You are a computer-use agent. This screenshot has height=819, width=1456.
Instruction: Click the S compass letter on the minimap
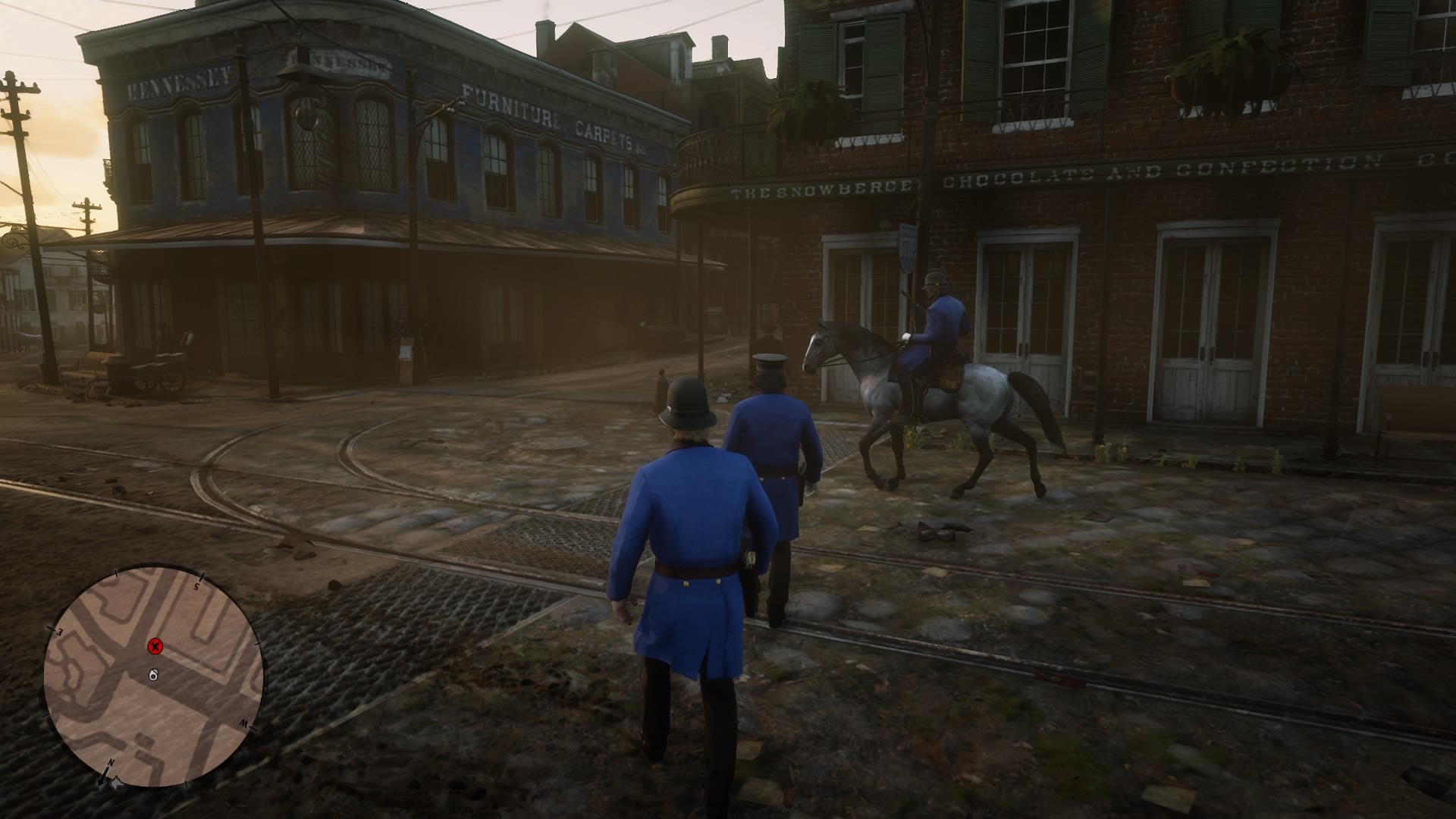196,586
